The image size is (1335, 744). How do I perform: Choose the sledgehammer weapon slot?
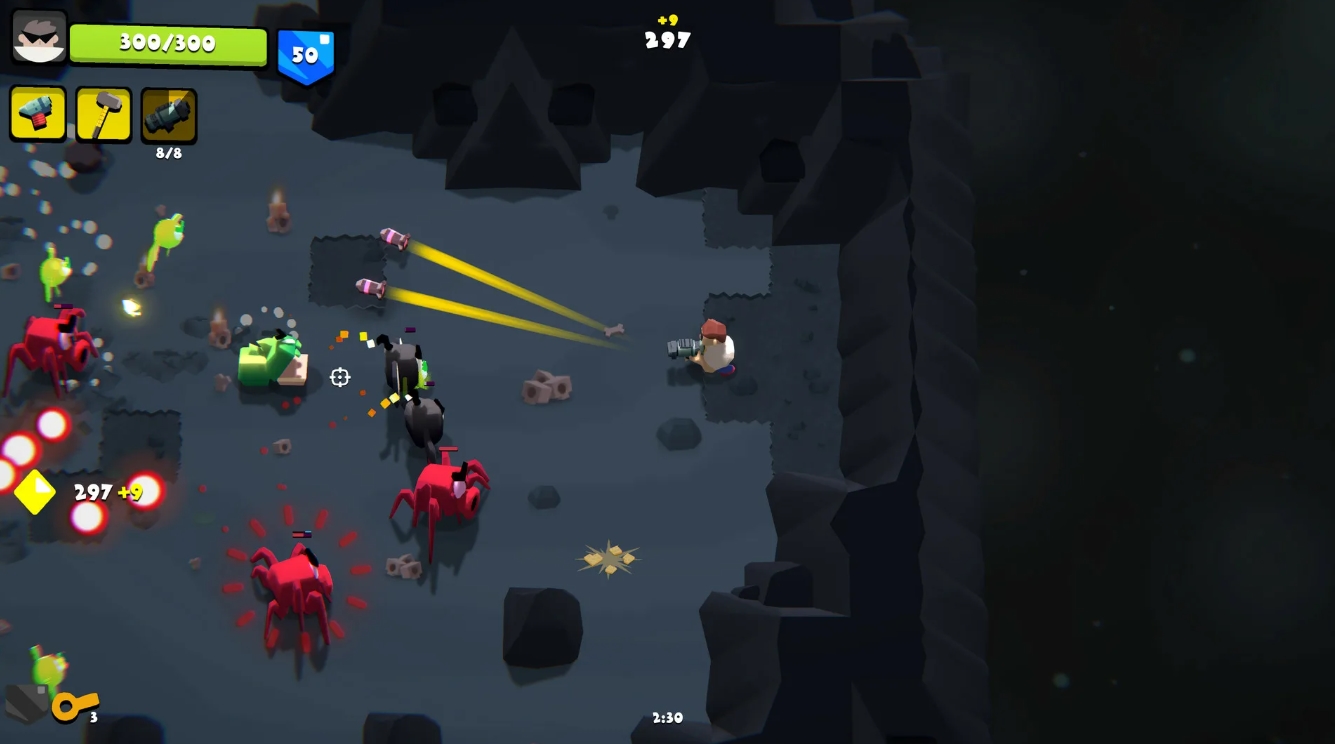pyautogui.click(x=104, y=115)
